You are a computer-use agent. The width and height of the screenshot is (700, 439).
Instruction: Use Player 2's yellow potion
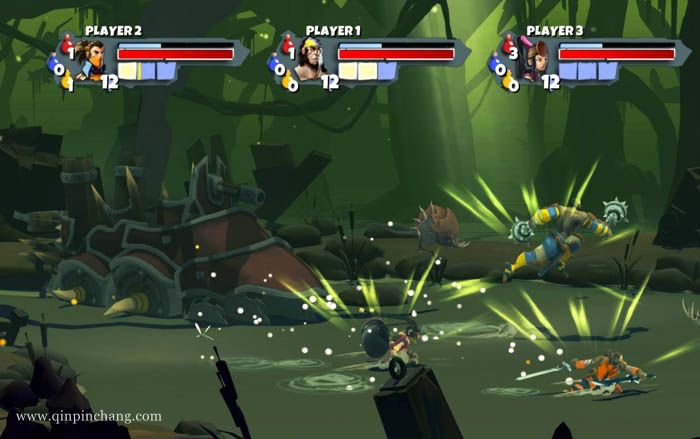[x=68, y=81]
